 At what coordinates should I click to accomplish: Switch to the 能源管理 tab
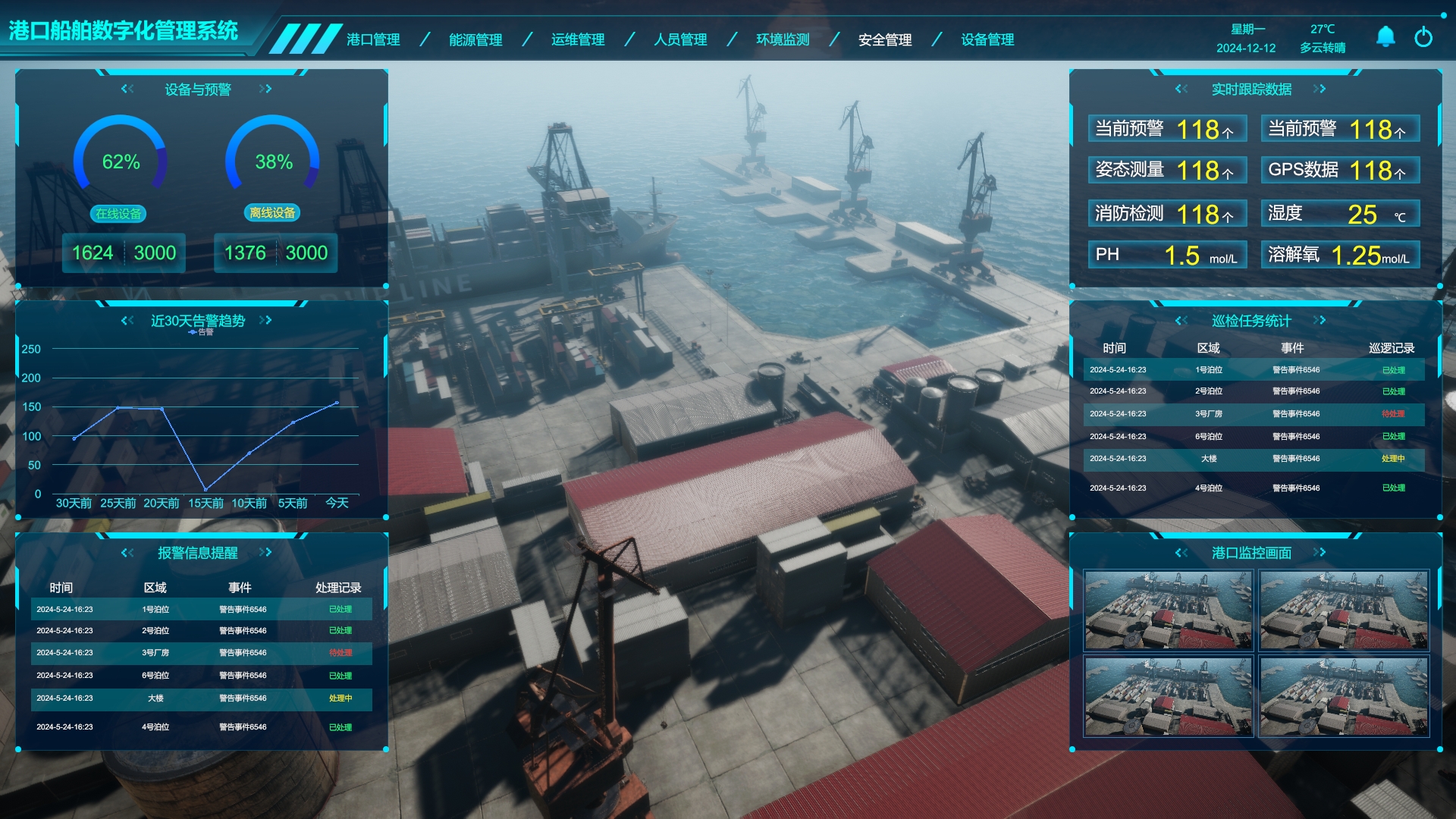(x=475, y=39)
